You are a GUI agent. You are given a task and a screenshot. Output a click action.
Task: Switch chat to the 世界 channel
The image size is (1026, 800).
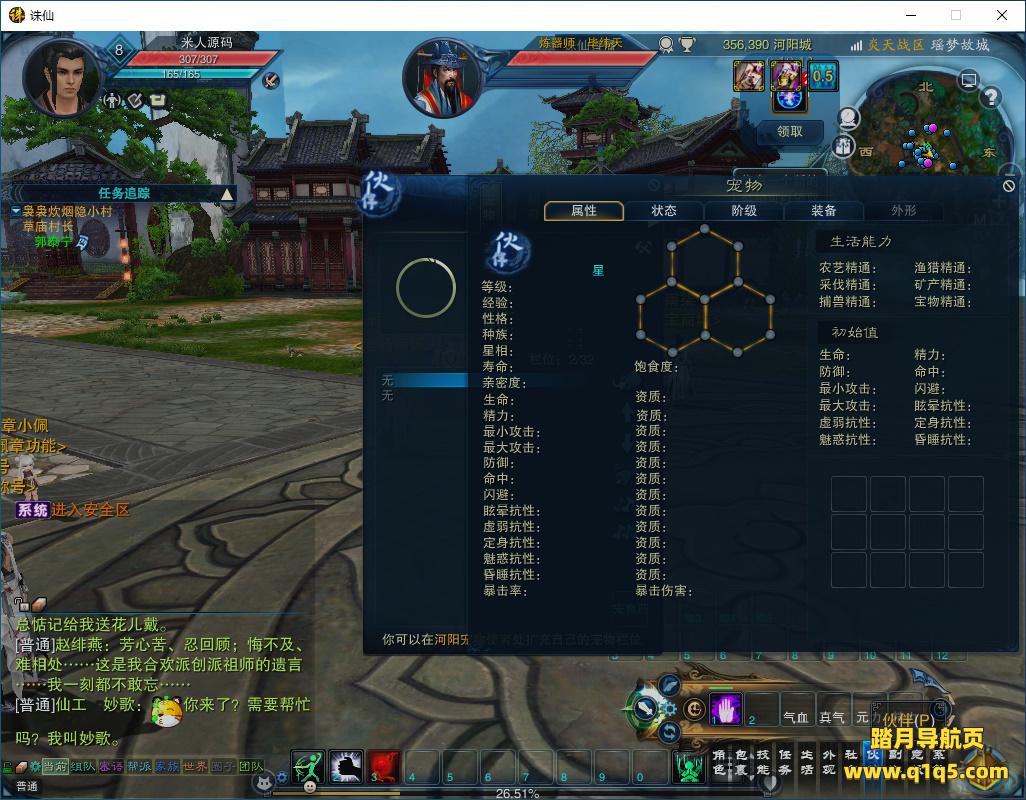click(195, 766)
